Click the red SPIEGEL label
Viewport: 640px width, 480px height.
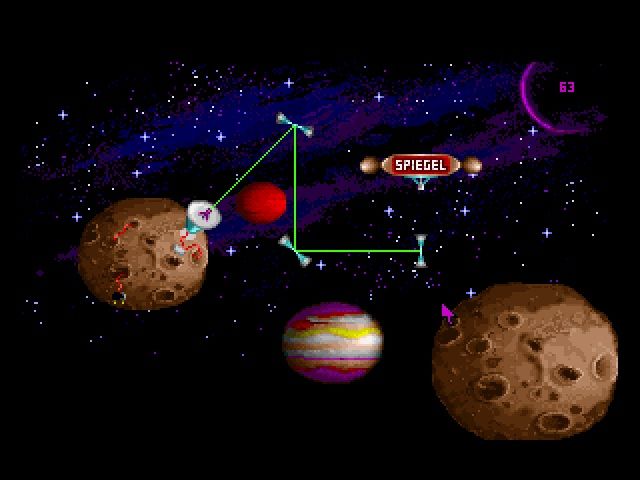[421, 164]
